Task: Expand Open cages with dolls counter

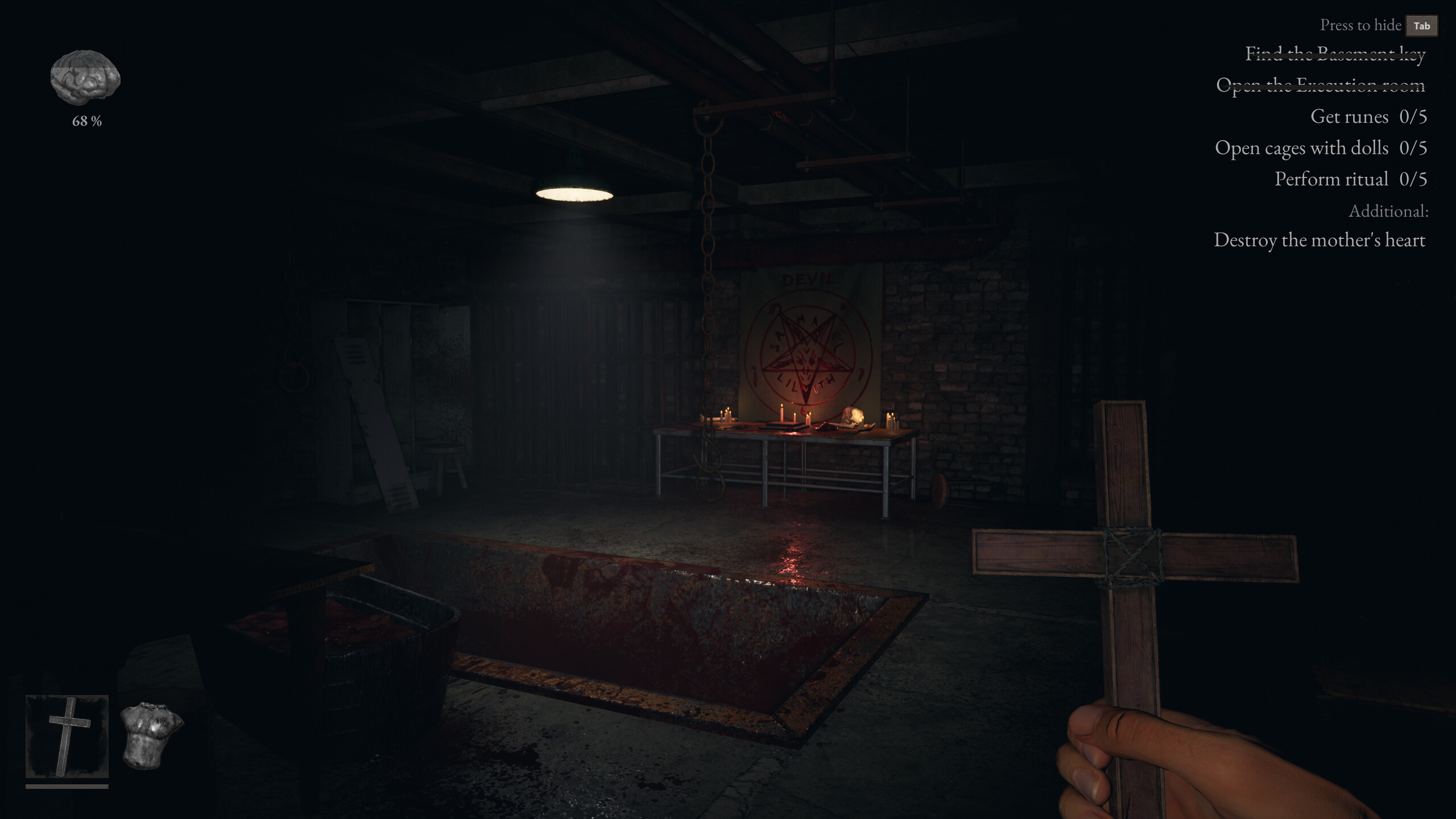Action: tap(1321, 148)
